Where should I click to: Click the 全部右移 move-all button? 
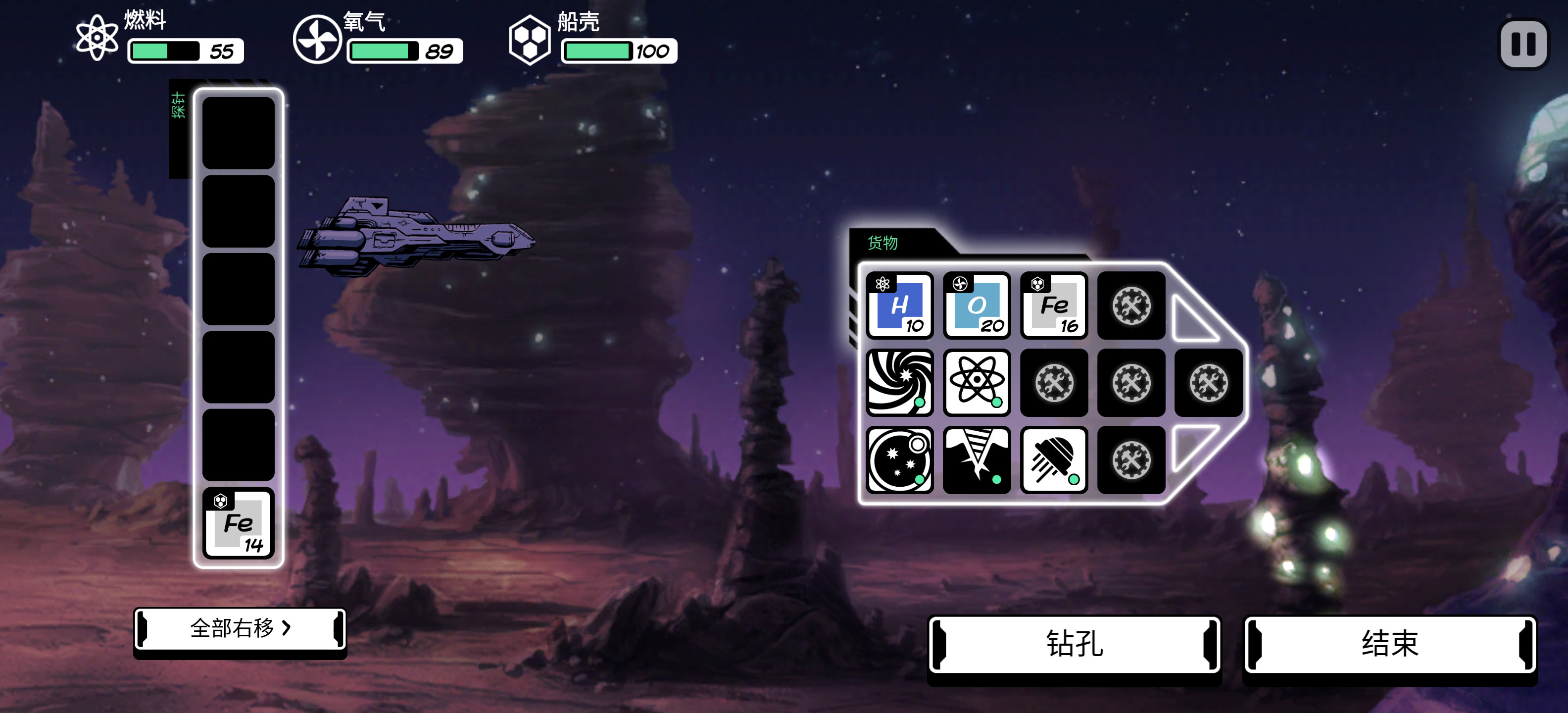click(240, 628)
